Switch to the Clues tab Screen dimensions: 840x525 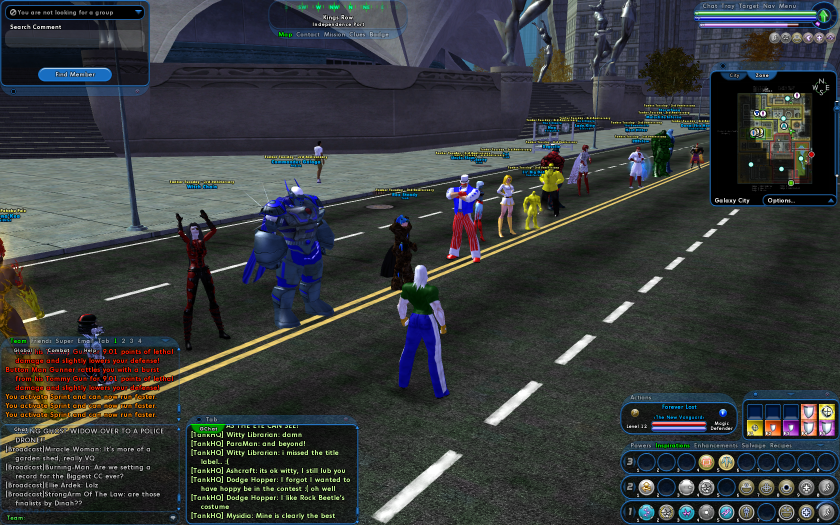pos(359,34)
